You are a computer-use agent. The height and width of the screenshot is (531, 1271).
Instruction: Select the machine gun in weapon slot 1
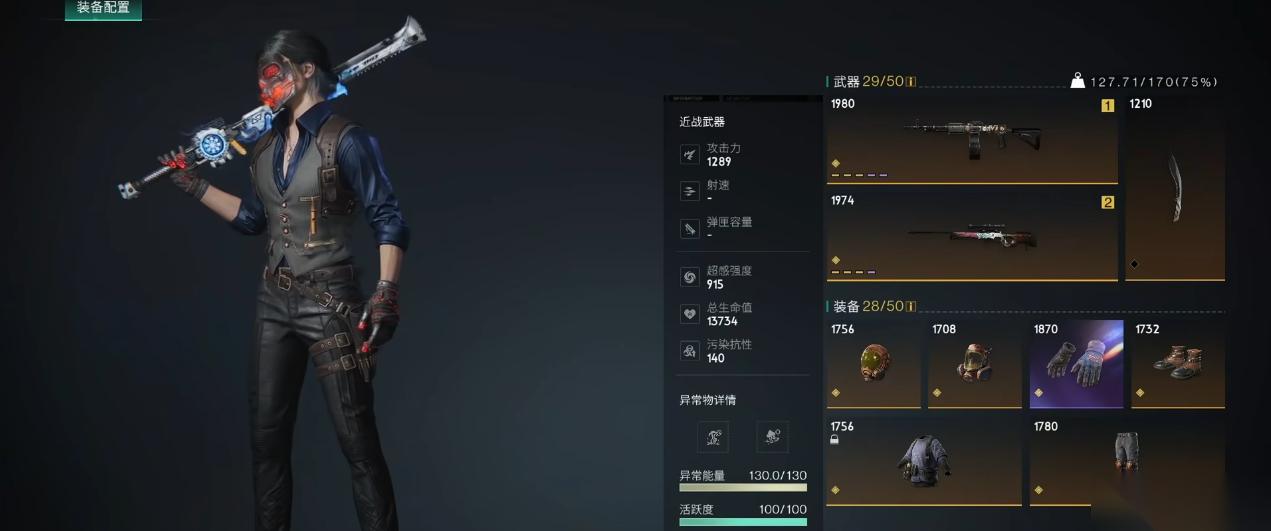971,140
